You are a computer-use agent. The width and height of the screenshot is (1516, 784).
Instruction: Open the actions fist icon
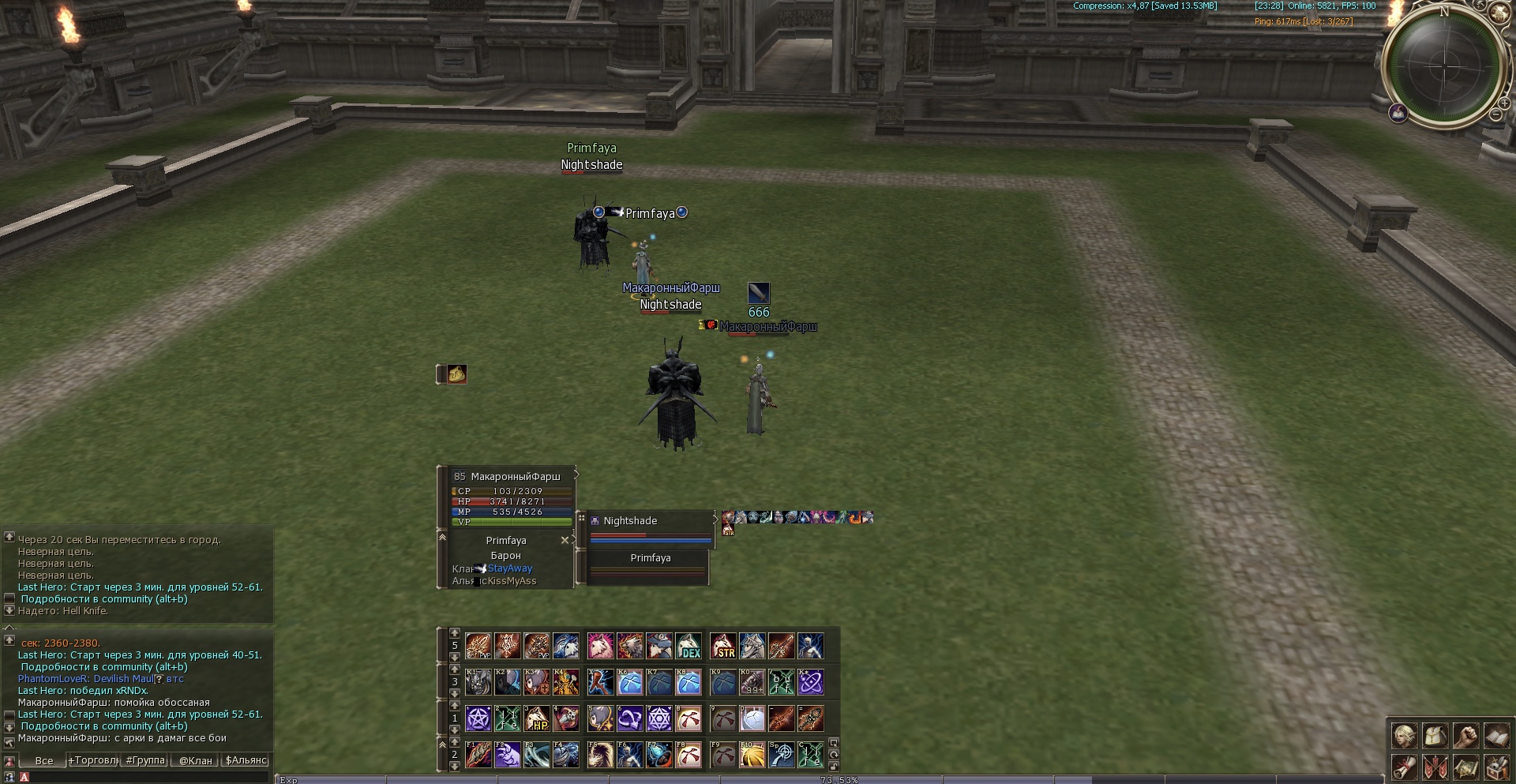click(x=1465, y=736)
